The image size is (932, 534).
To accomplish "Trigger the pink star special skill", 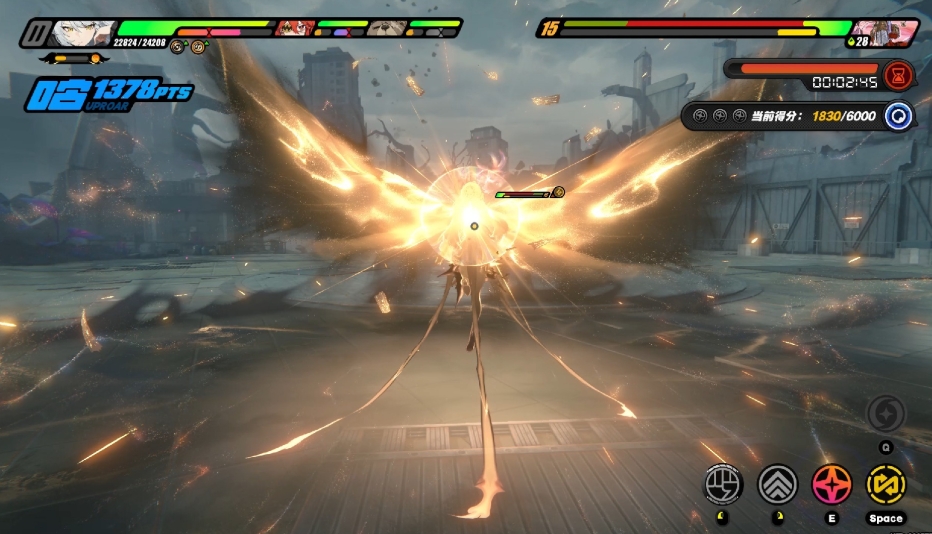I will pos(831,485).
